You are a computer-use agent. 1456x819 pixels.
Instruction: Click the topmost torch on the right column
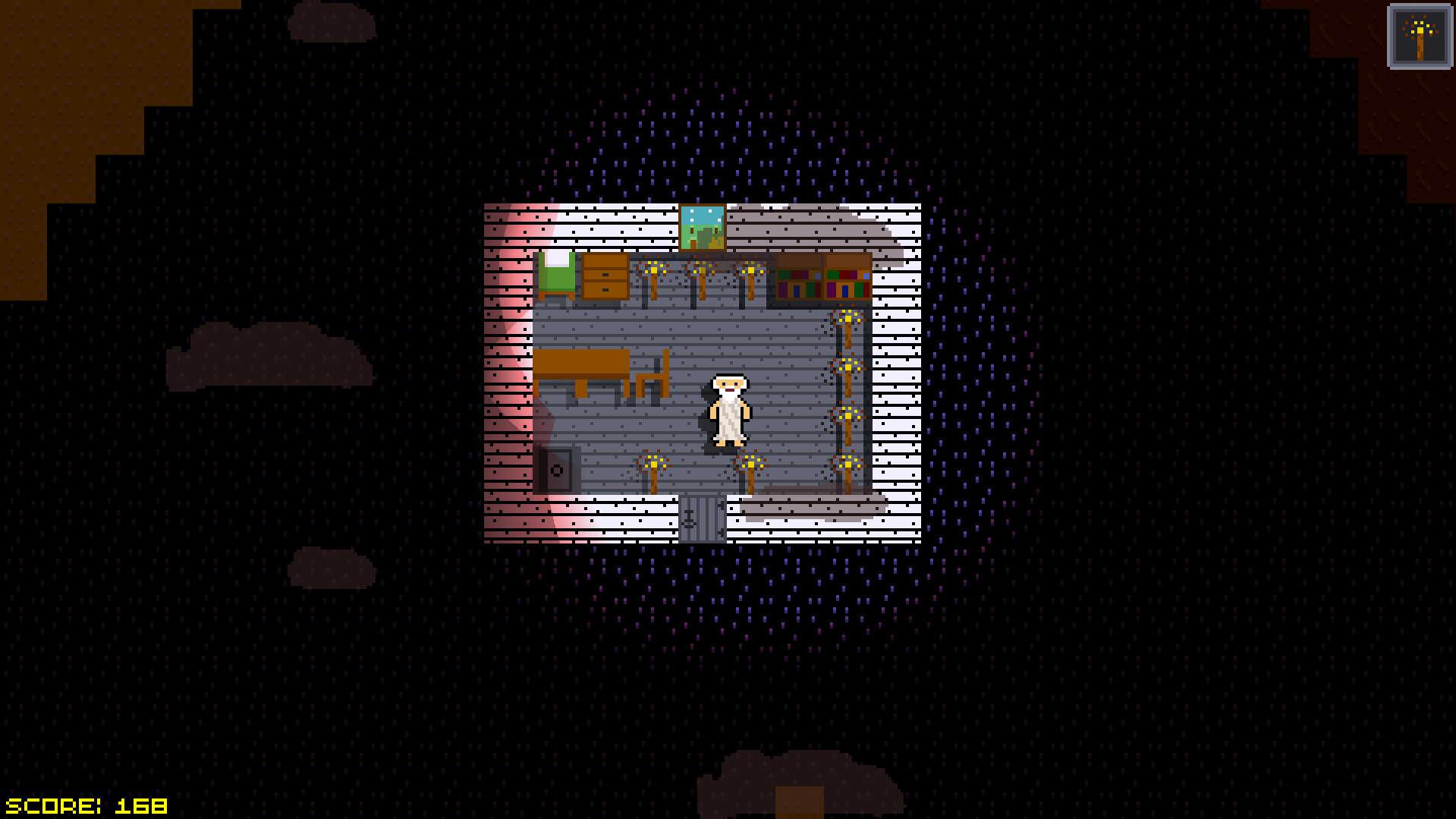pyautogui.click(x=848, y=317)
